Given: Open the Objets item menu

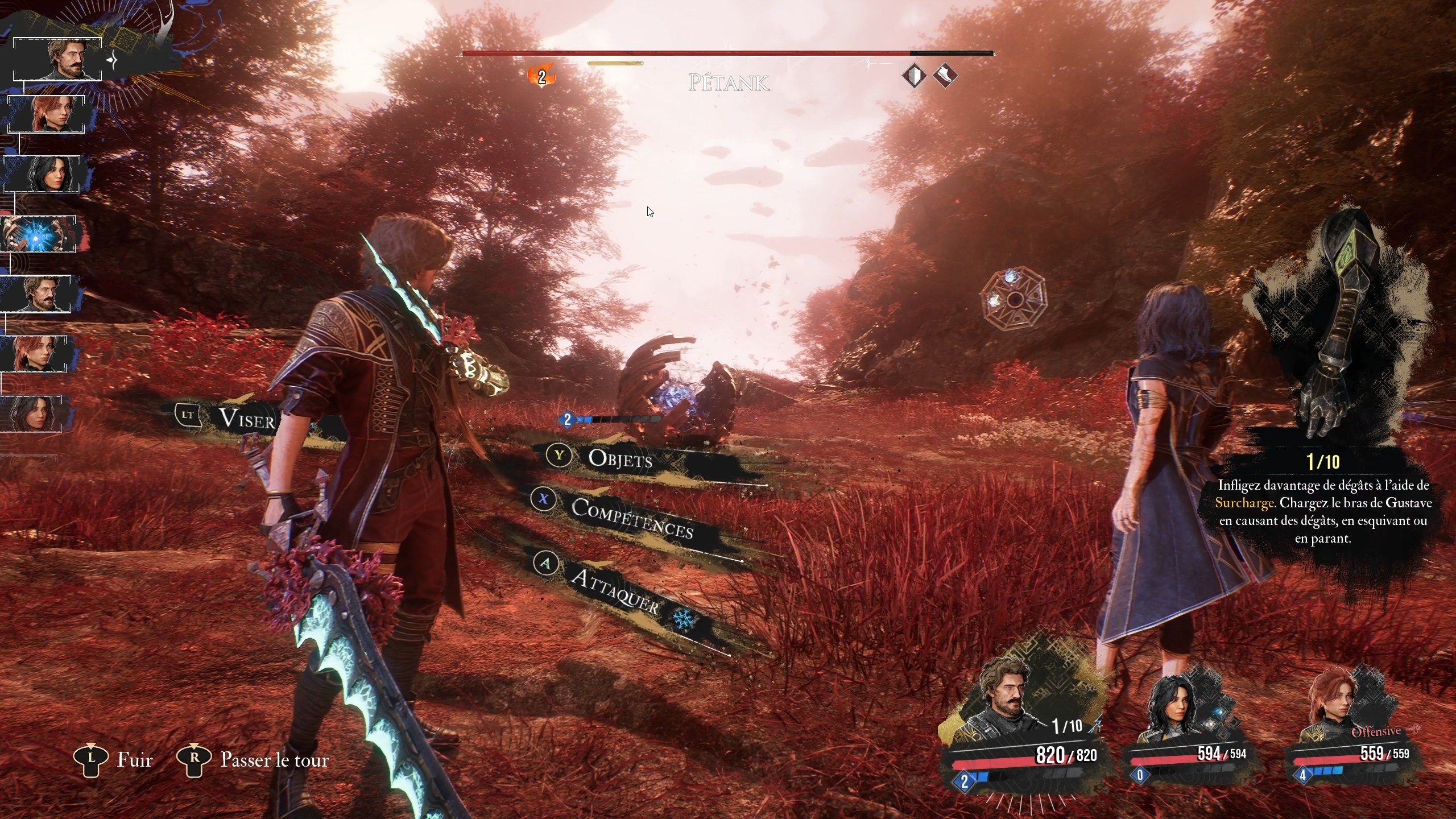Looking at the screenshot, I should point(619,458).
